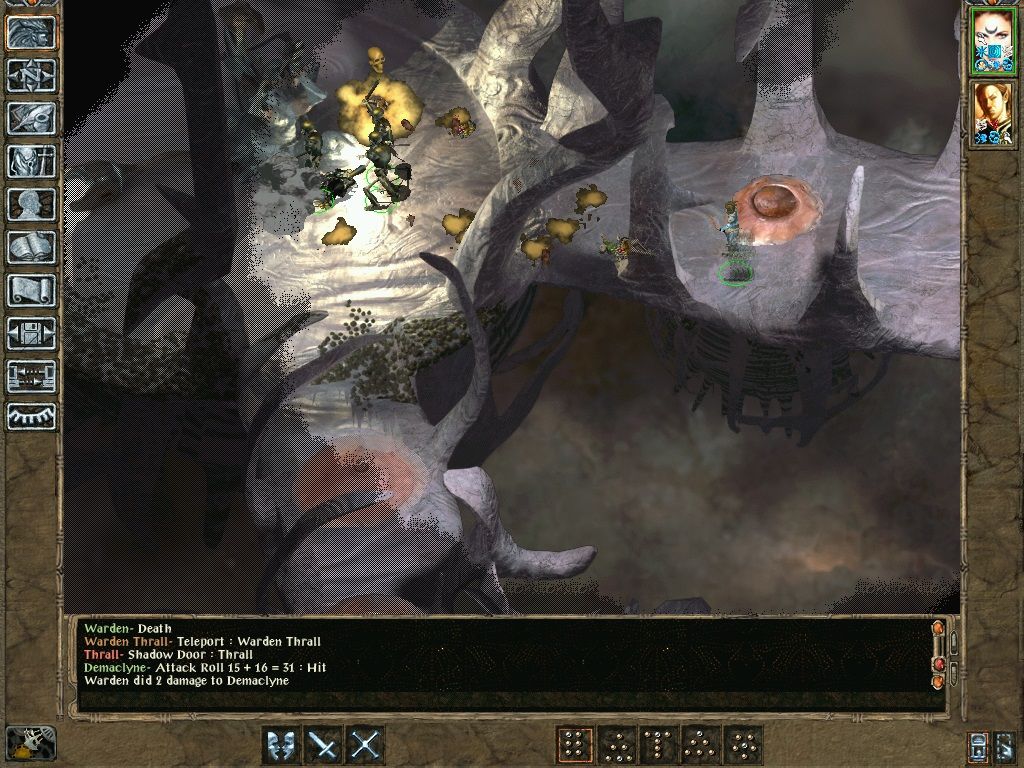
Task: Open the character record bust button
Action: pos(31,204)
